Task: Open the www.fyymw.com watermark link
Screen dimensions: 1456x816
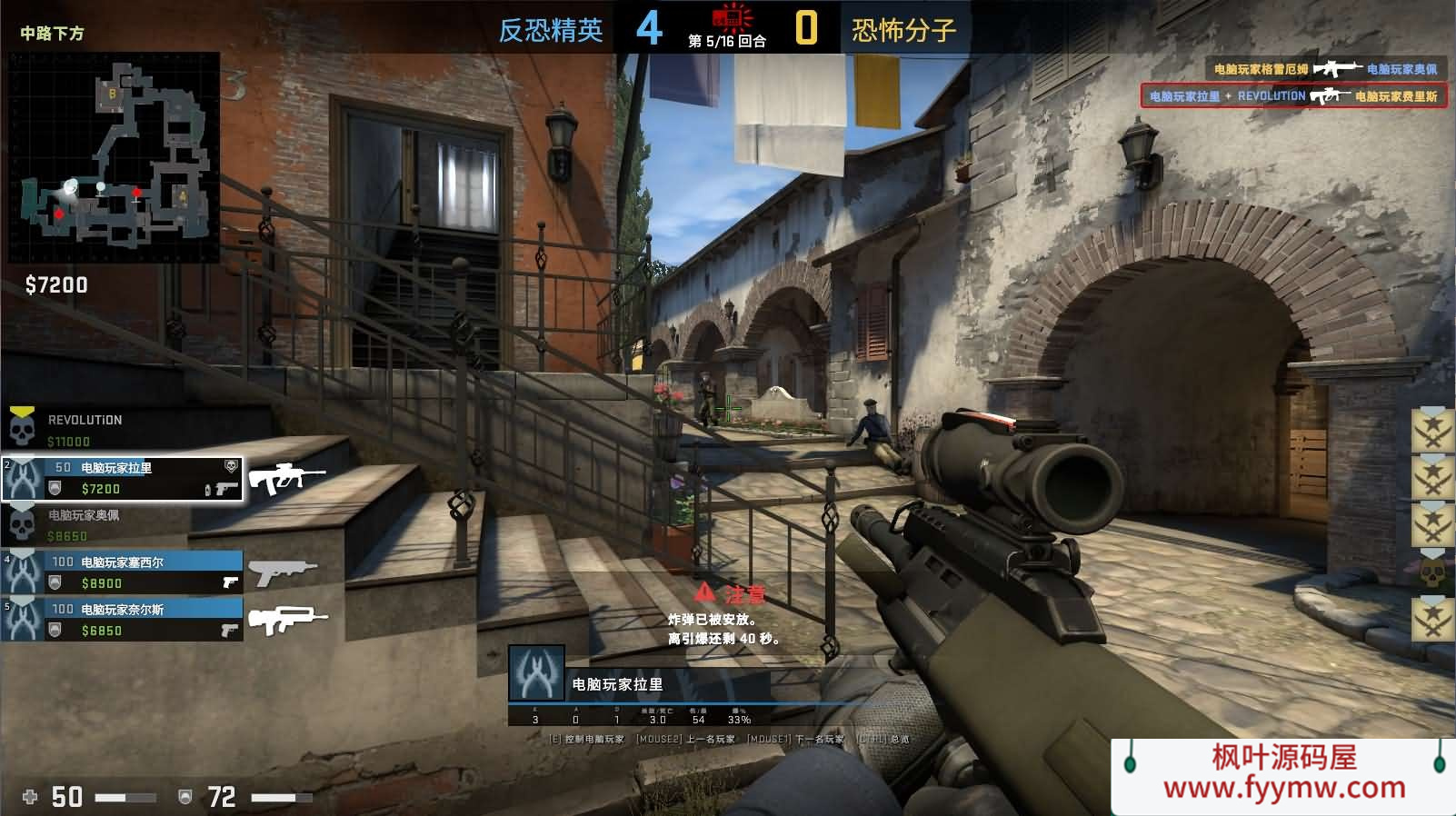Action: point(1283,787)
